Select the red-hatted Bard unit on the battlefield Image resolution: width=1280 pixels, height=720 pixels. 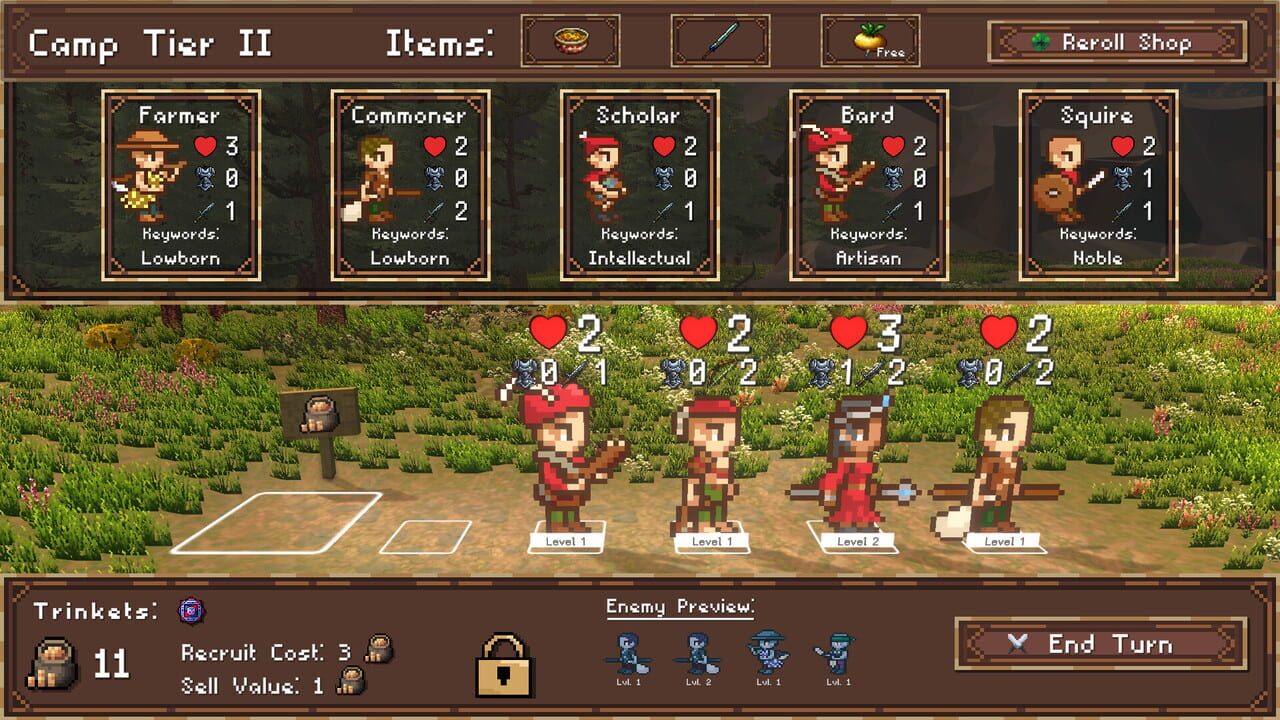coord(565,460)
